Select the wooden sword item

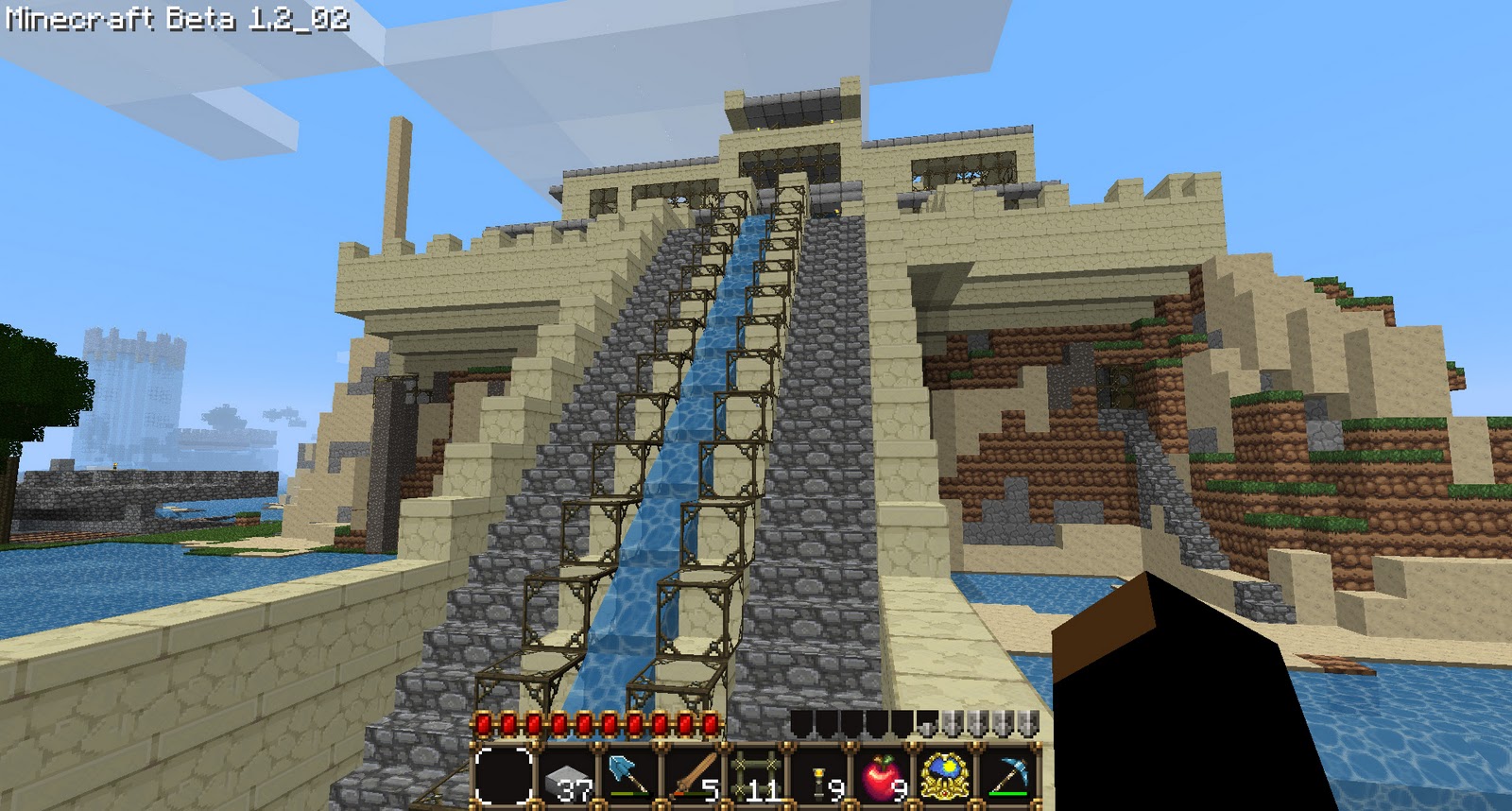pos(696,773)
